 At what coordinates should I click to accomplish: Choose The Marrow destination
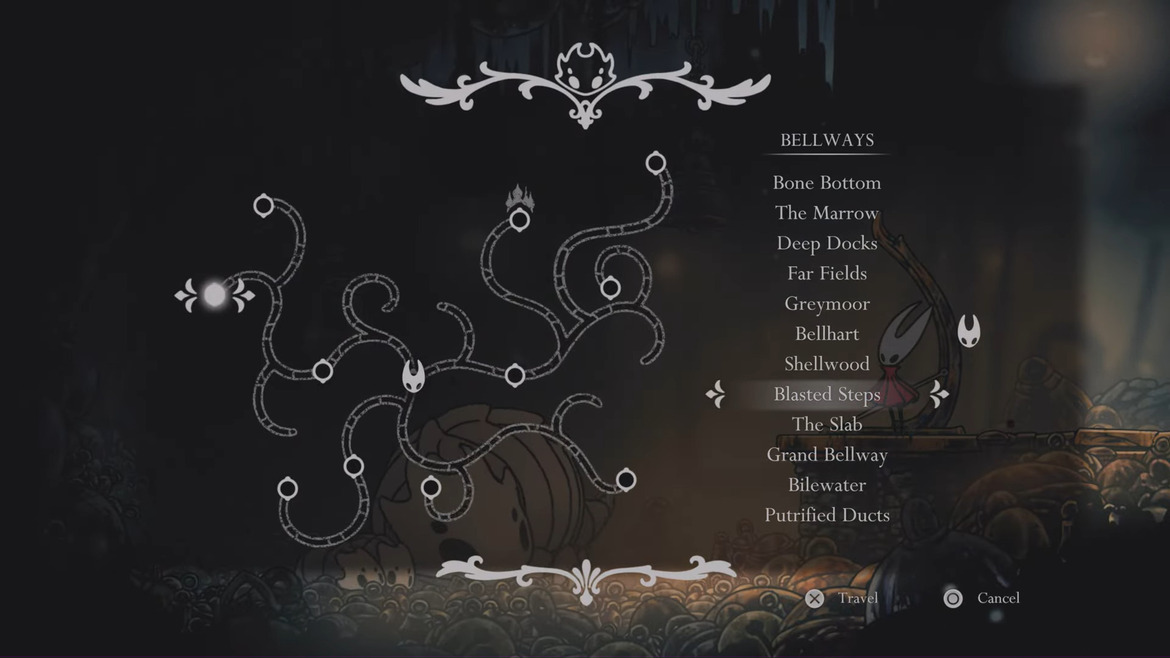(x=826, y=213)
